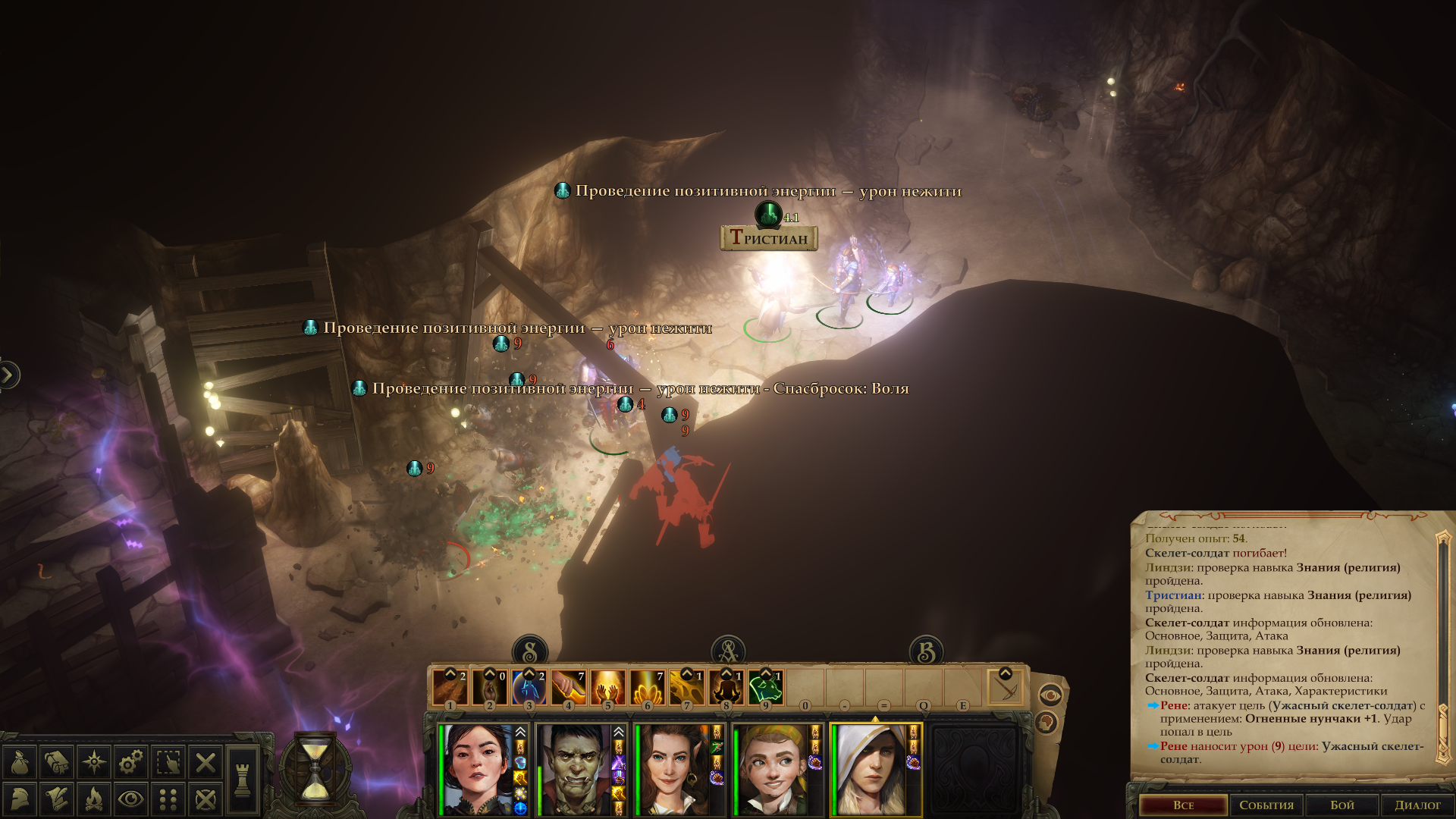Click the chess rook kingdom button
Viewport: 1456px width, 819px height.
(x=243, y=780)
